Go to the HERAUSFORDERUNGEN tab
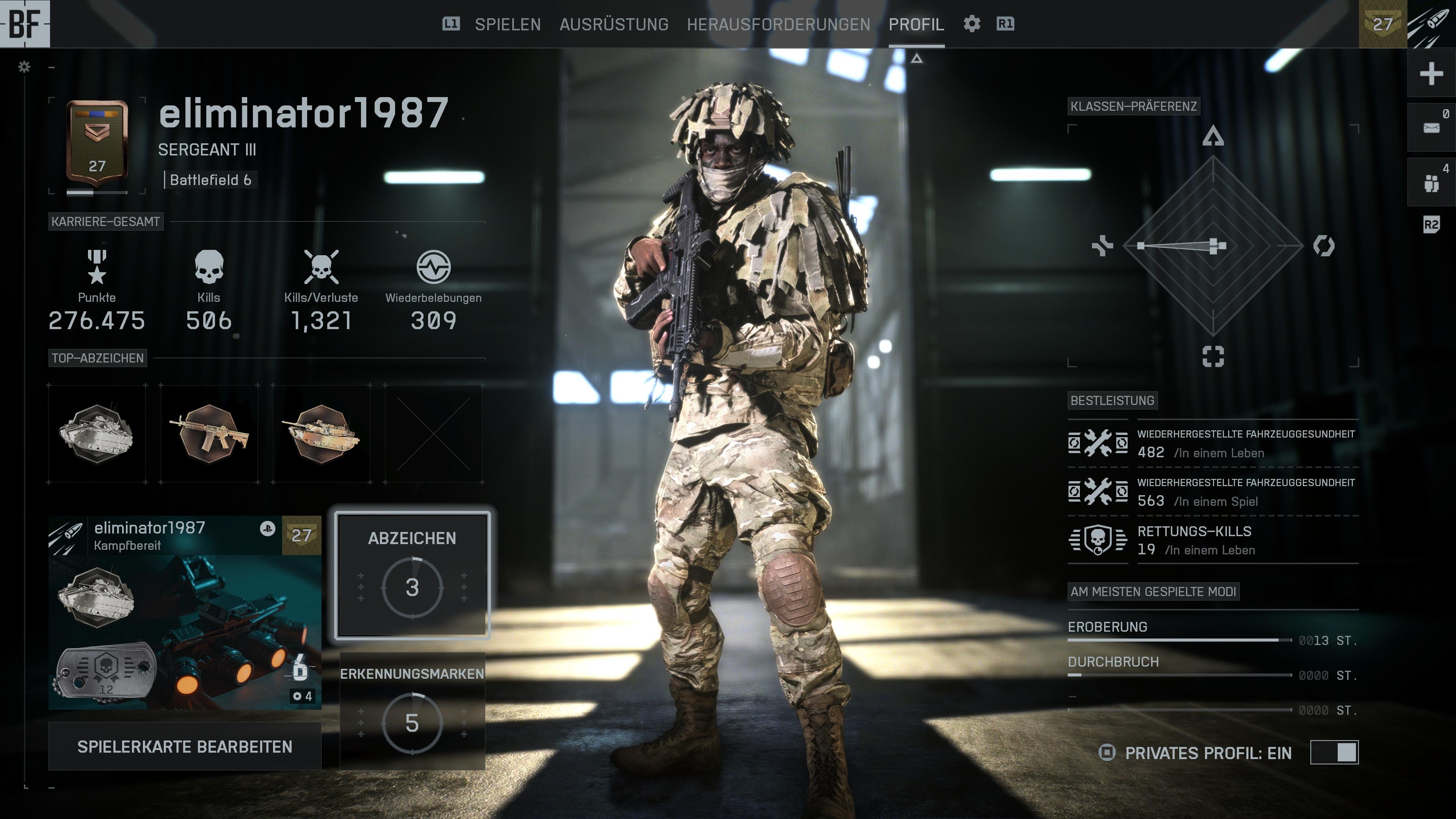The image size is (1456, 819). click(x=778, y=24)
